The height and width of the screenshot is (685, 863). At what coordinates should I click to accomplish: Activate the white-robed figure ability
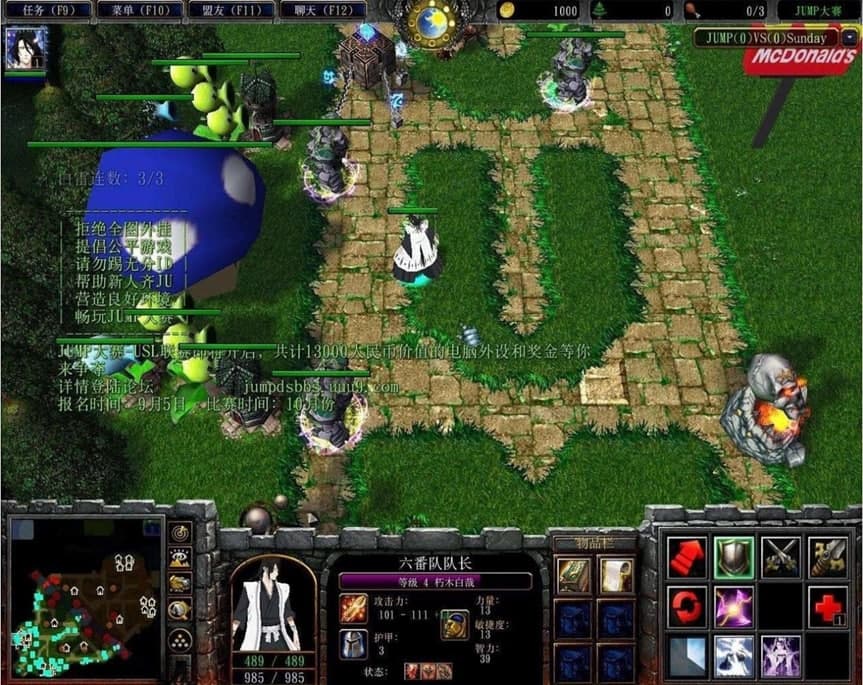(x=733, y=655)
